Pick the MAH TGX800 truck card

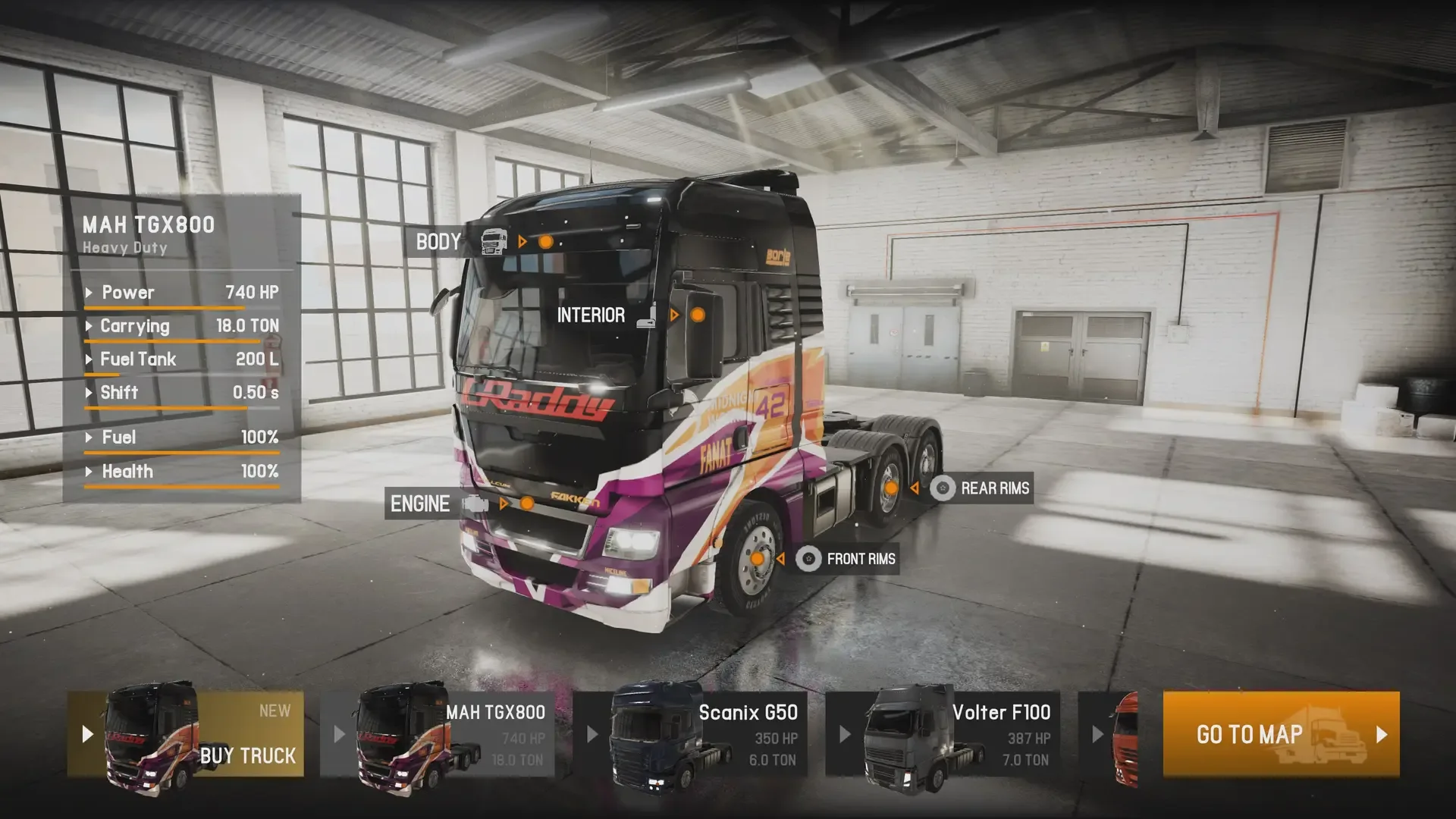(x=438, y=734)
